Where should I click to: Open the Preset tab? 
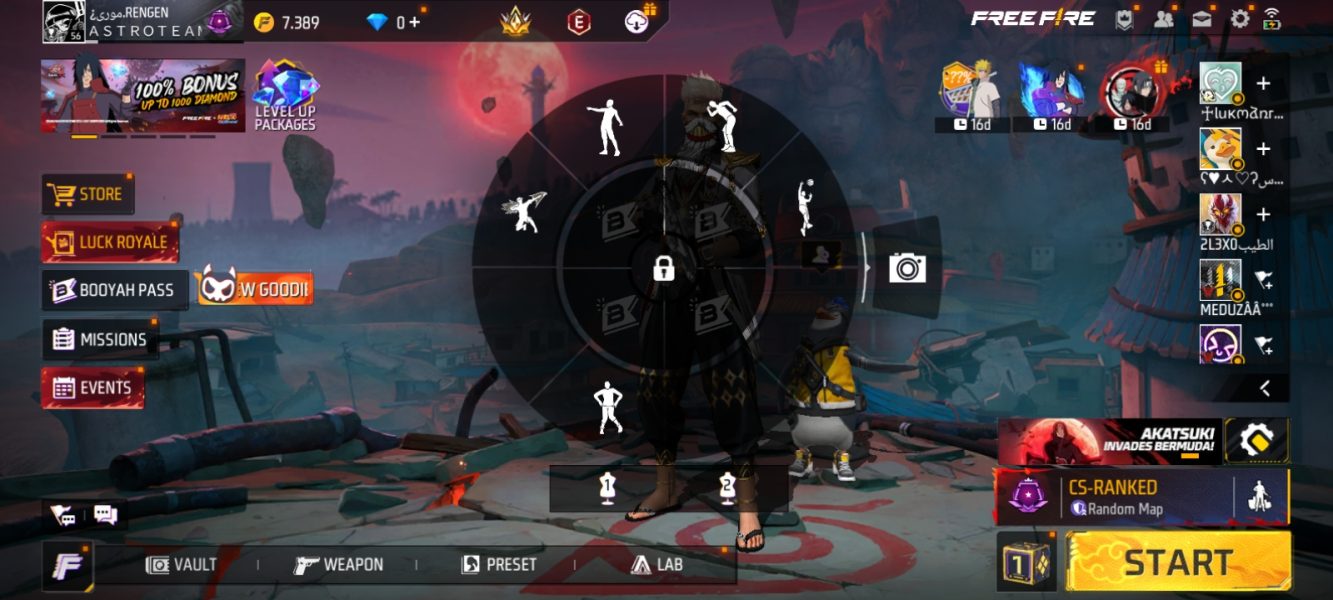pos(499,565)
